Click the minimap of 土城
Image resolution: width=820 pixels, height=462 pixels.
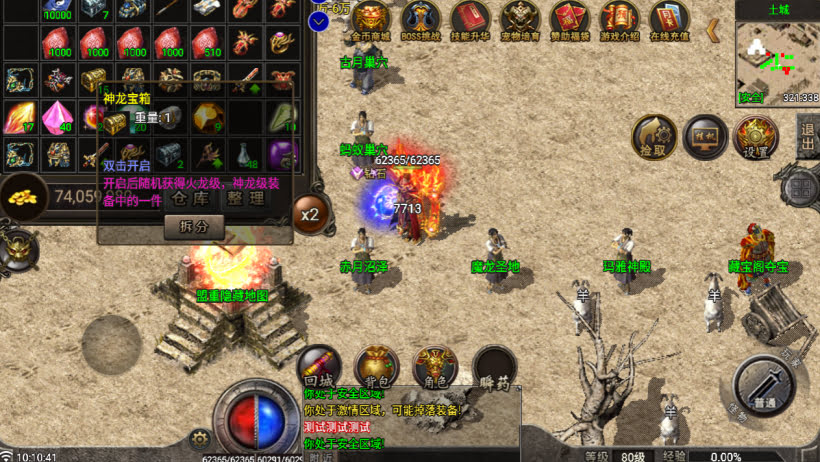pos(777,58)
